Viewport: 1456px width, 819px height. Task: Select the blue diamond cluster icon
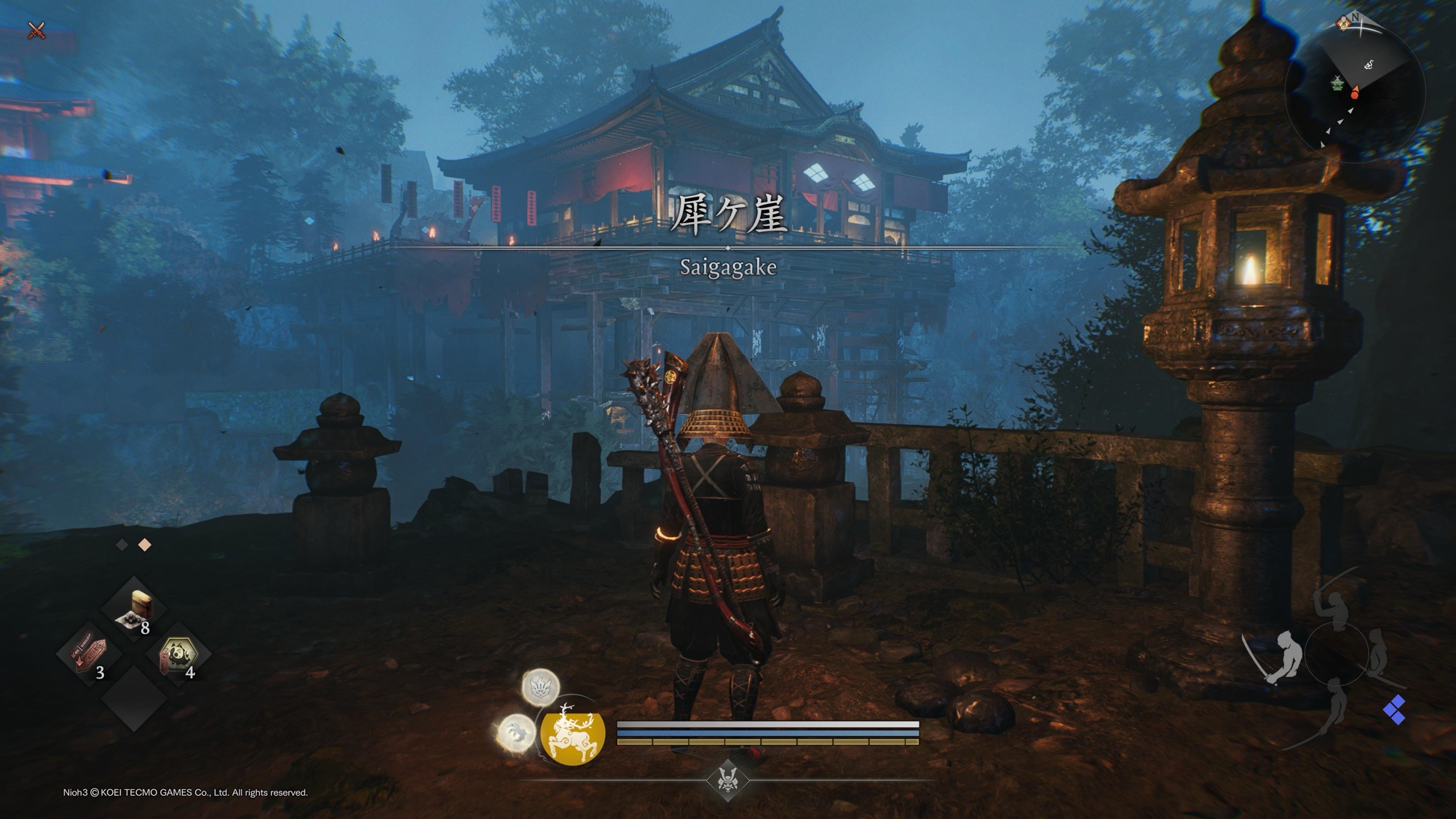(x=1394, y=710)
